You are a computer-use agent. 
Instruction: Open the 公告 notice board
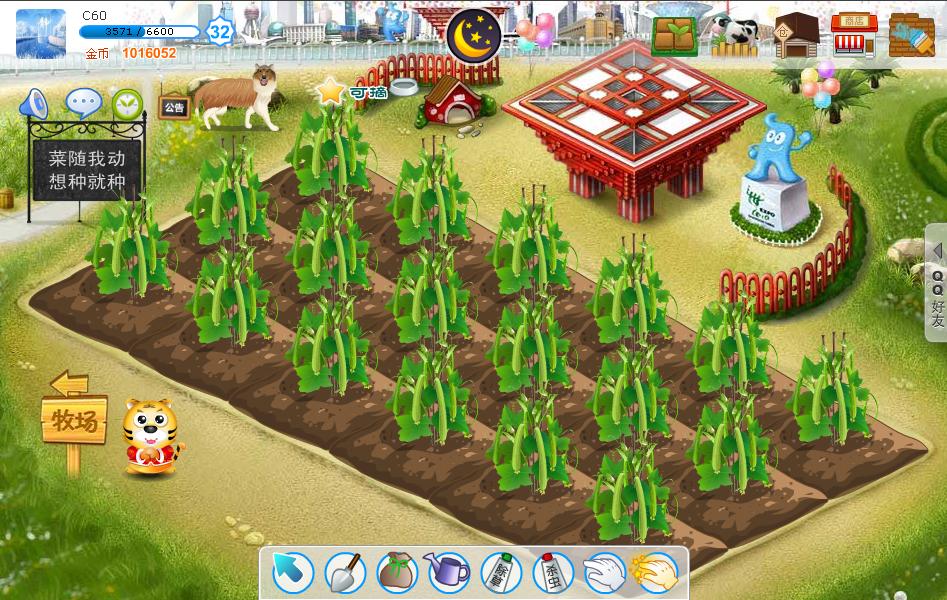[174, 107]
